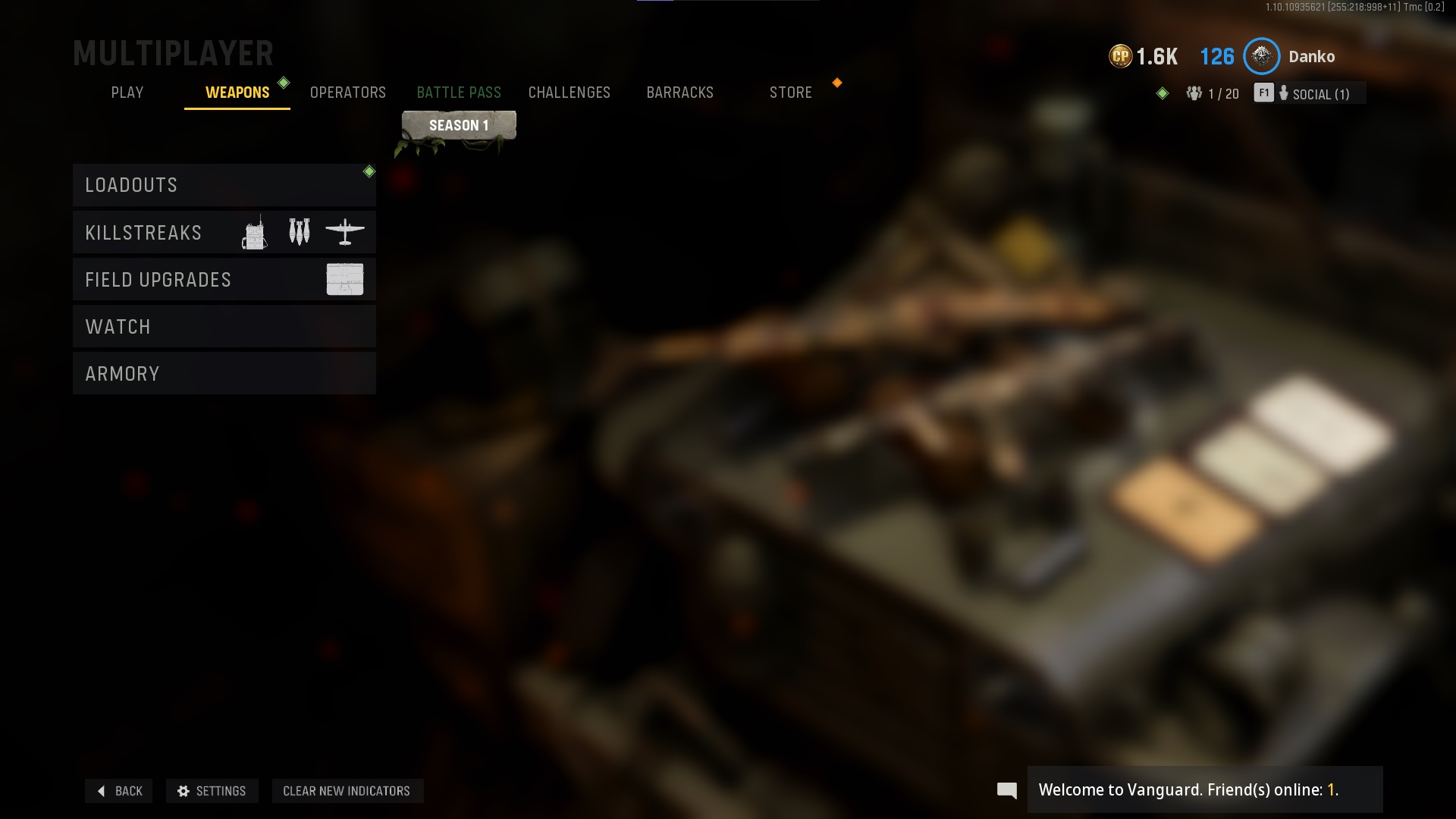Open the party members 1/20 indicator

1213,94
